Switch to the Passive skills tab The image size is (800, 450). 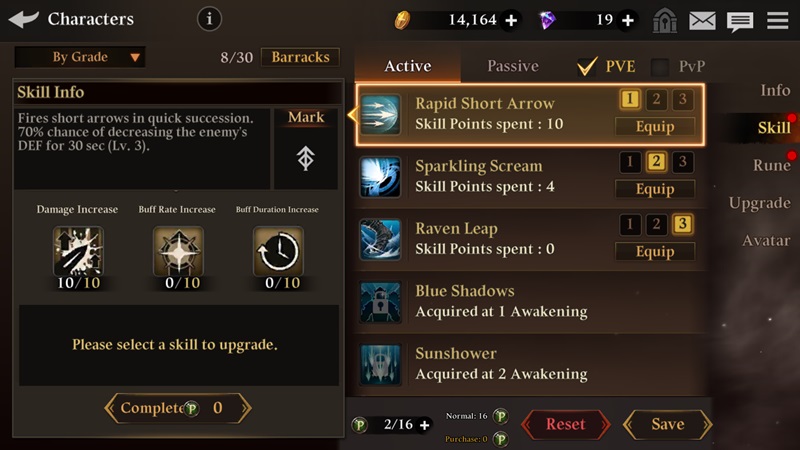512,66
